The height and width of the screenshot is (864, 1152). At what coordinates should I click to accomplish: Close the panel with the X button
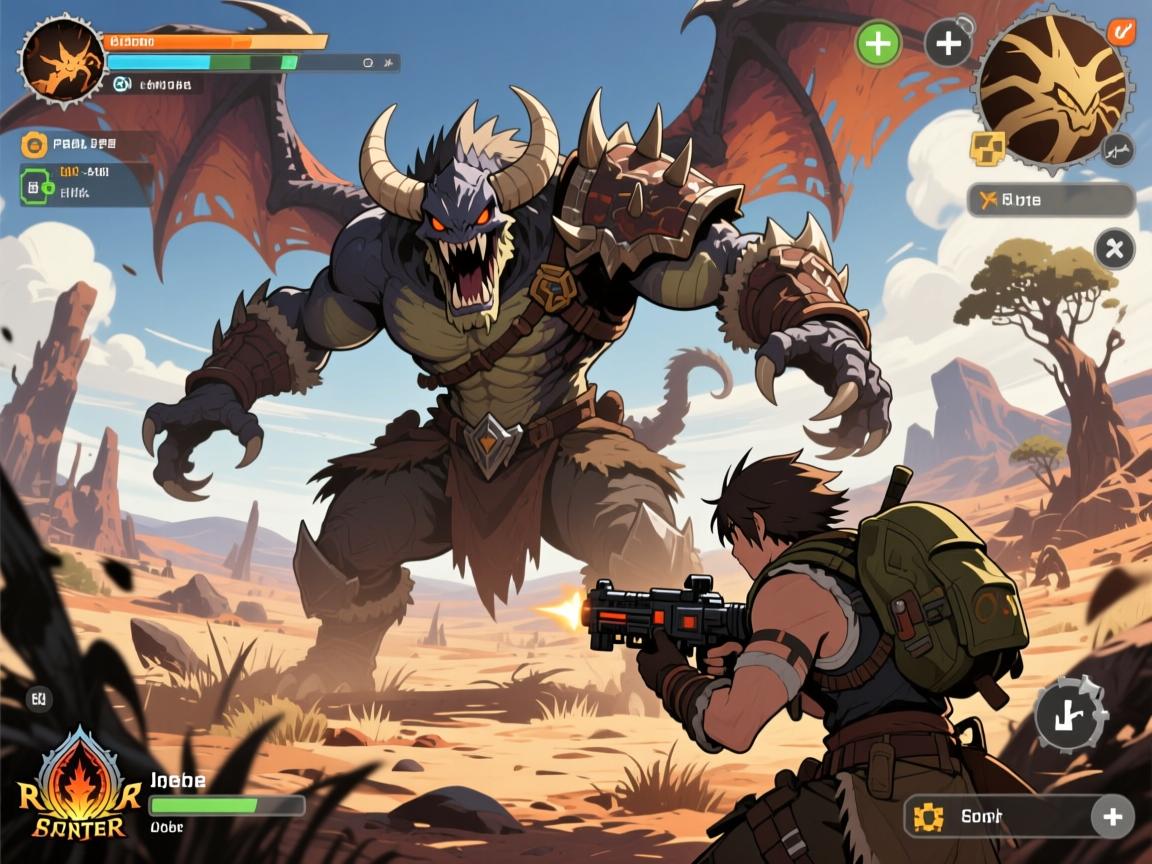coord(1114,248)
